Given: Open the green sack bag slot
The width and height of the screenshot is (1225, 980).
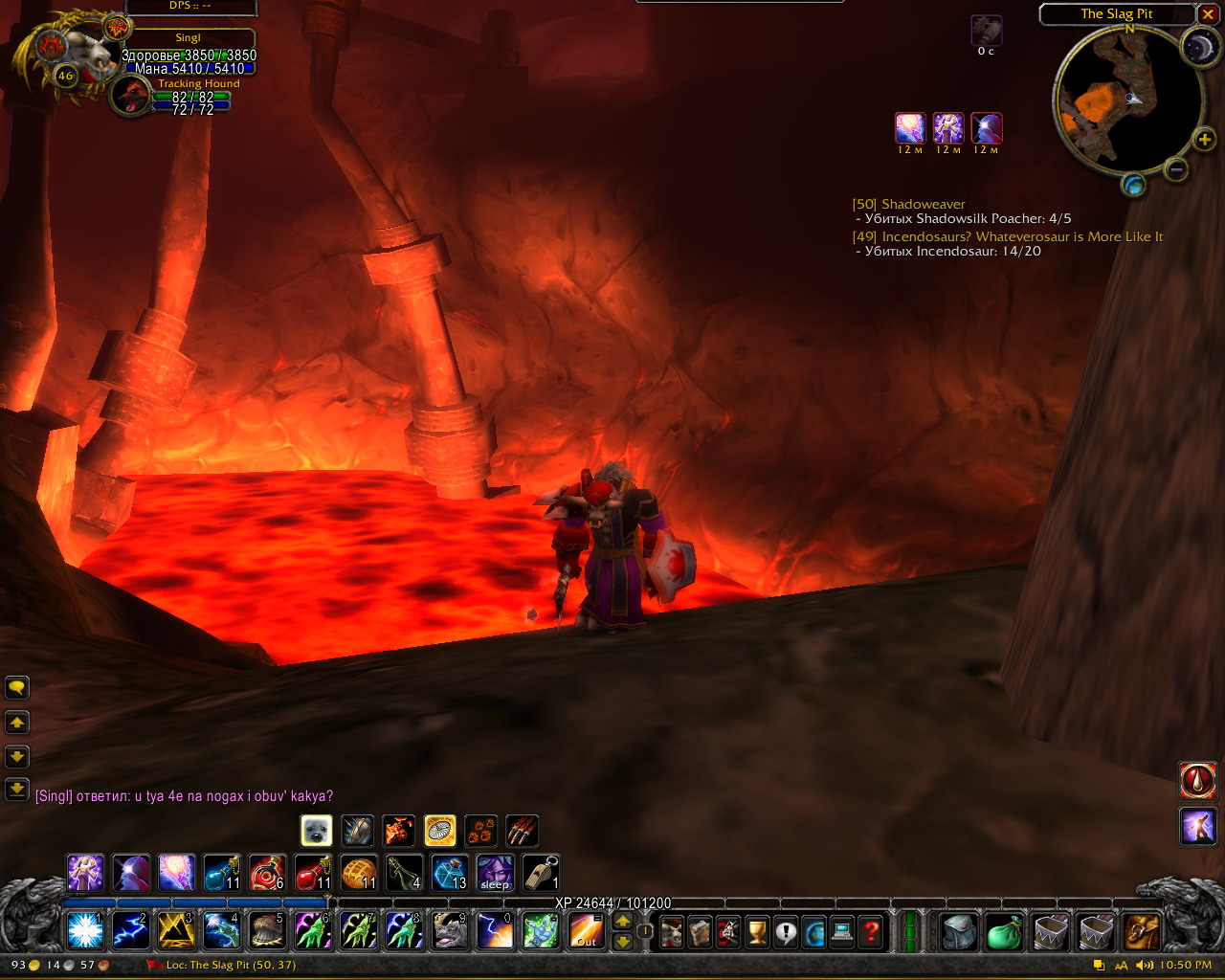Looking at the screenshot, I should 1004,930.
